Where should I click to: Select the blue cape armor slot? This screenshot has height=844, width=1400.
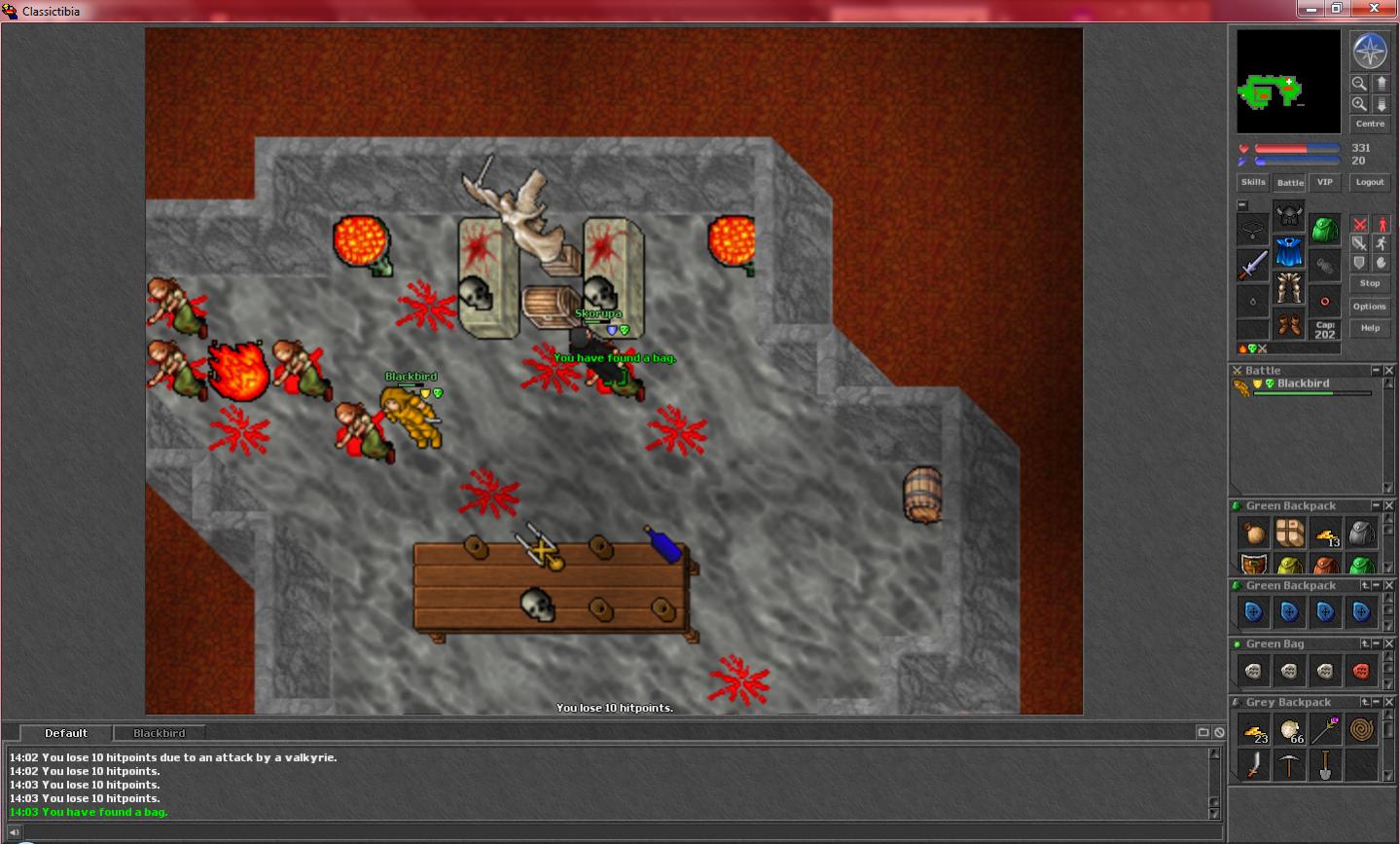click(x=1289, y=252)
